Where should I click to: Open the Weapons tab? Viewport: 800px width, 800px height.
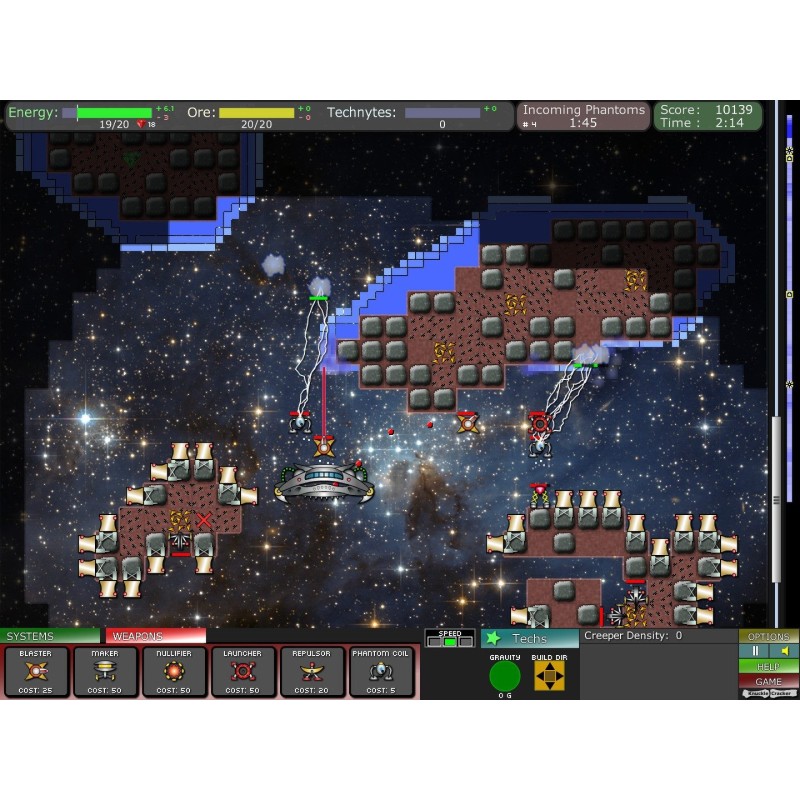[x=155, y=636]
